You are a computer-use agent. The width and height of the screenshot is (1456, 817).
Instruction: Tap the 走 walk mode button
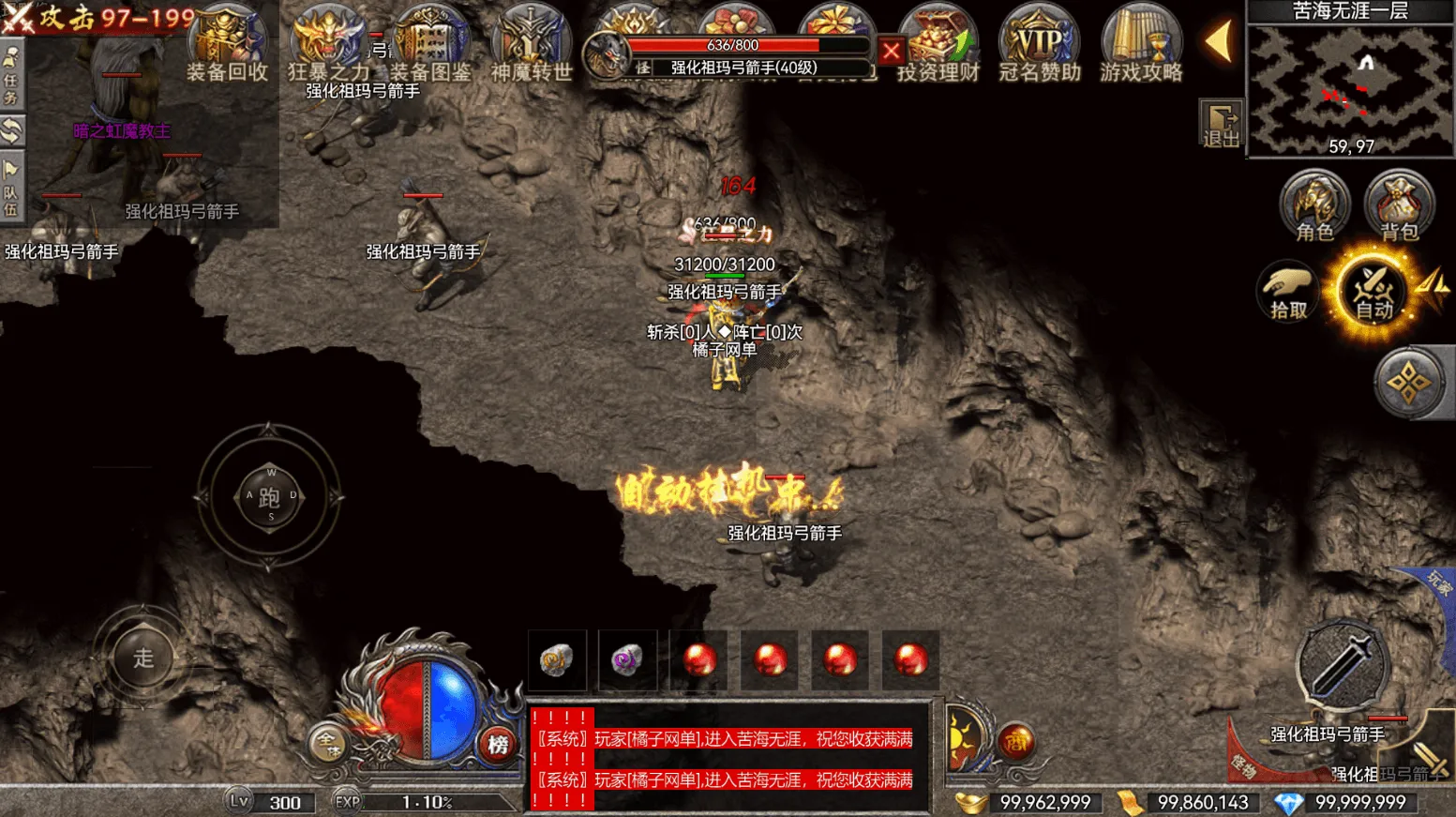coord(143,658)
